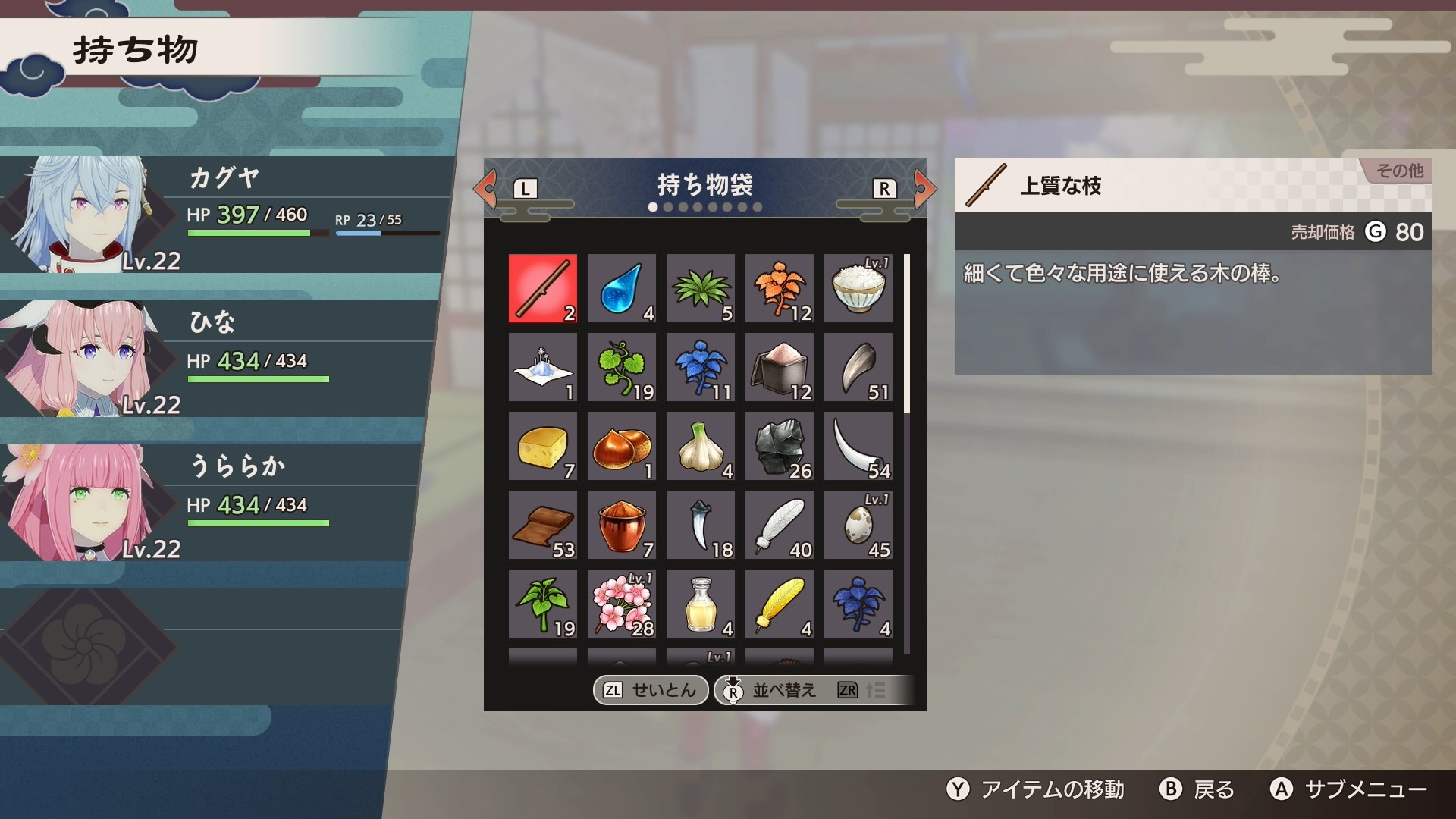Image resolution: width=1456 pixels, height=819 pixels.
Task: Select the white feather item
Action: (x=779, y=525)
